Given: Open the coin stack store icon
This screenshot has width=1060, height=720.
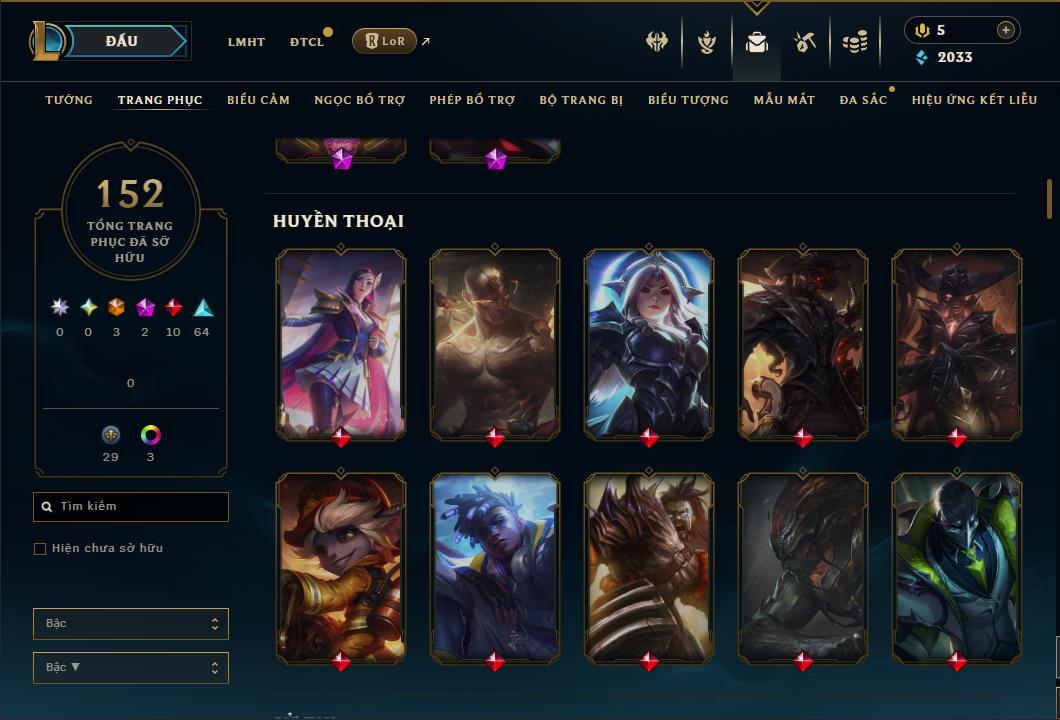Looking at the screenshot, I should point(854,42).
